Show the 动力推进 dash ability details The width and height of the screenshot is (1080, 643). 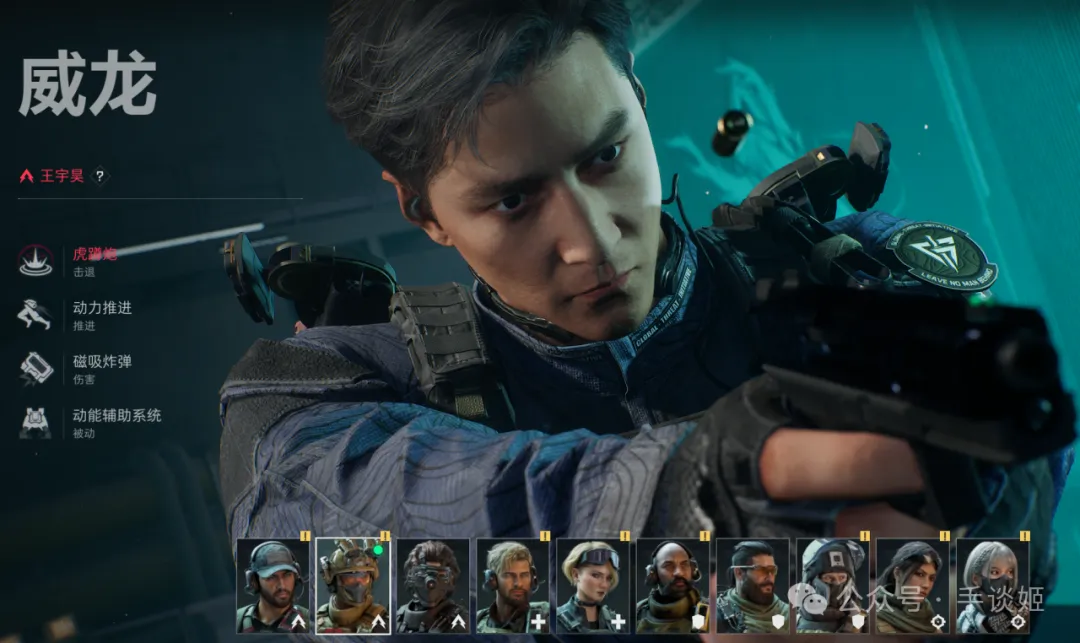101,308
